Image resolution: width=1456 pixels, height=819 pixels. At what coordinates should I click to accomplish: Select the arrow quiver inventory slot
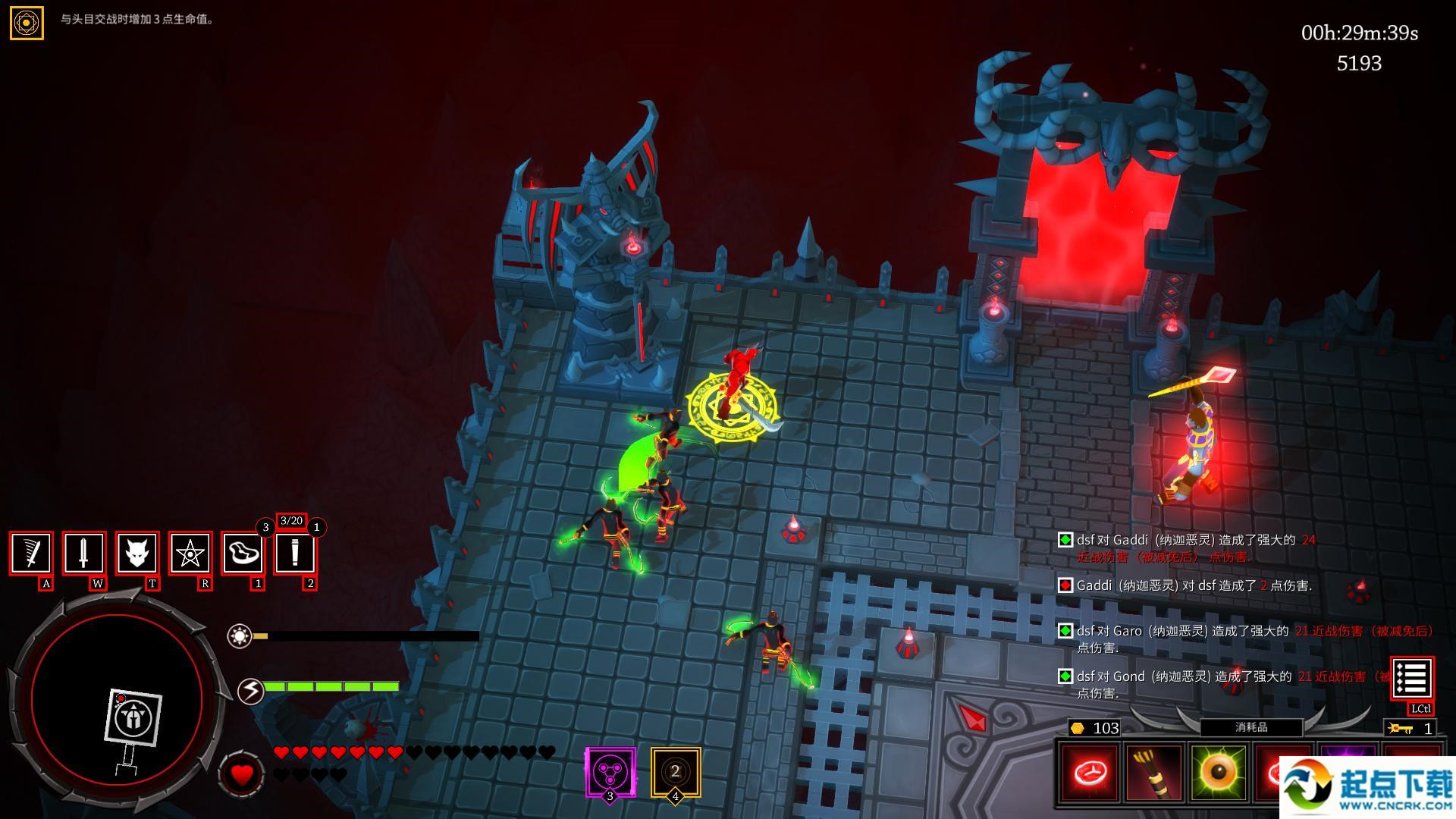1154,773
